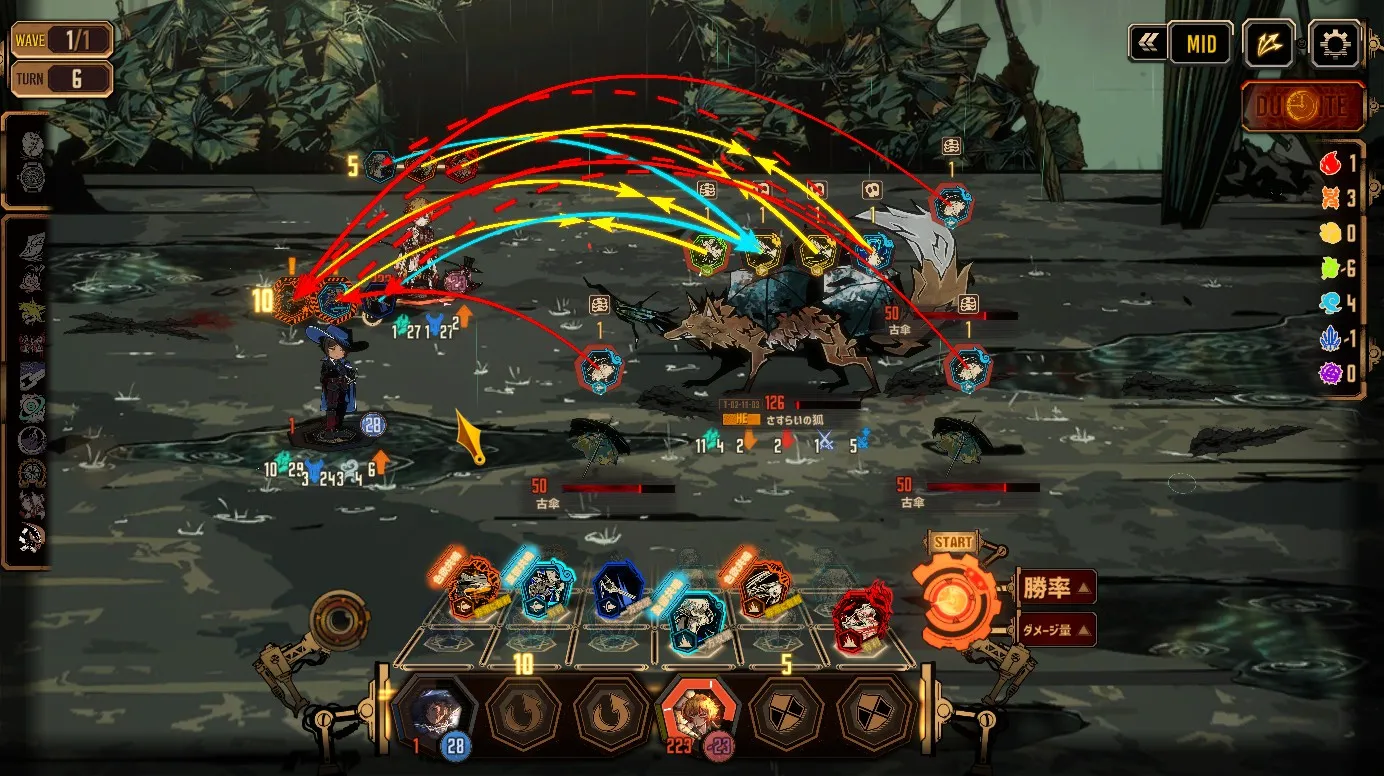Click the red clock button under settings
Image resolution: width=1384 pixels, height=776 pixels.
tap(1304, 106)
